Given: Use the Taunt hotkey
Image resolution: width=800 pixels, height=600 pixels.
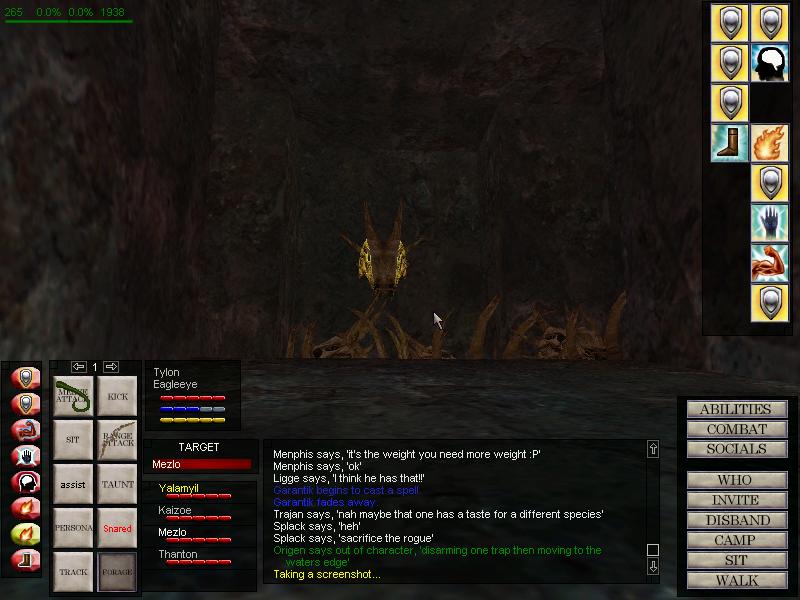Looking at the screenshot, I should [x=117, y=484].
